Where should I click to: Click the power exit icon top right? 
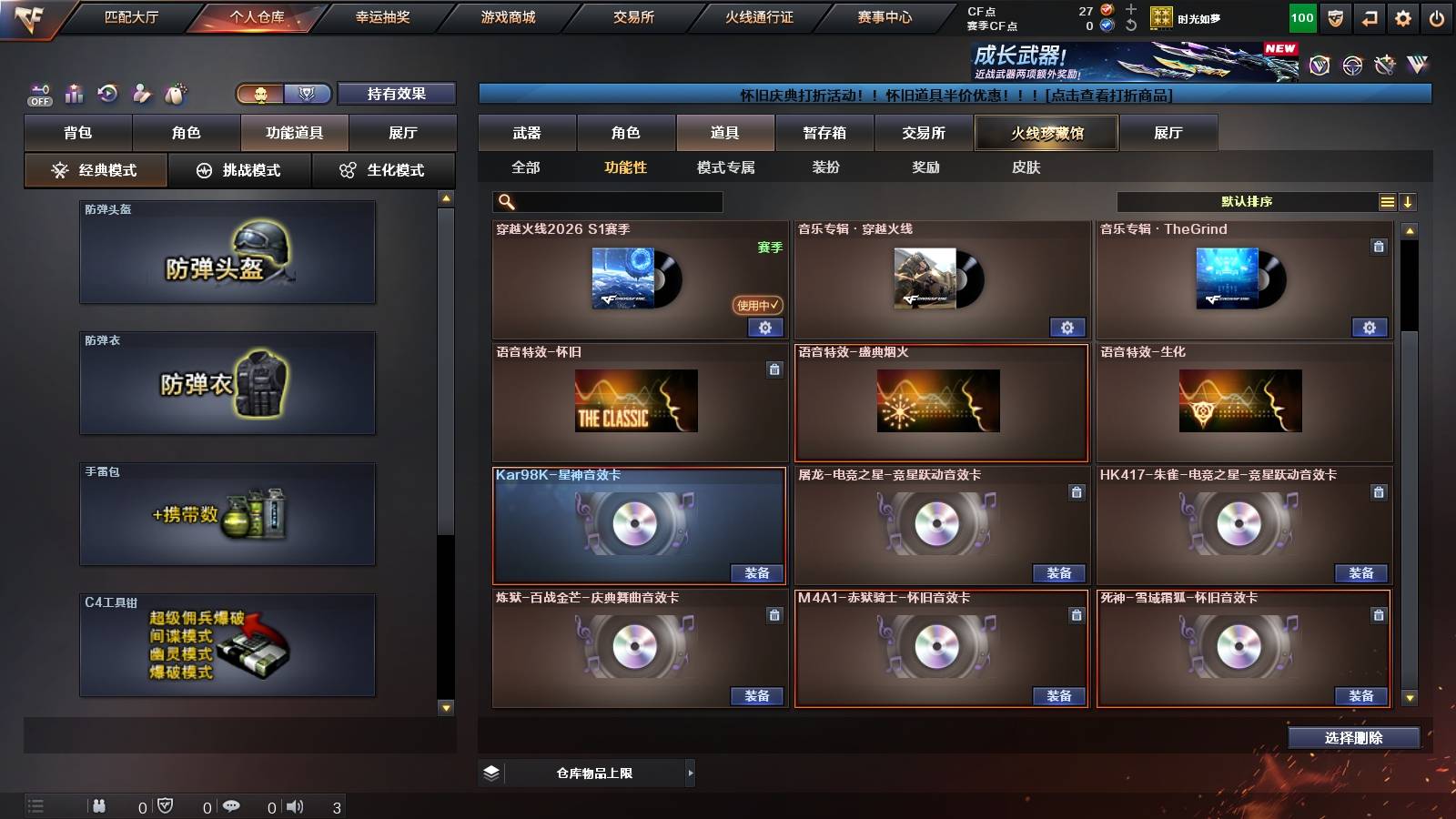click(1436, 16)
